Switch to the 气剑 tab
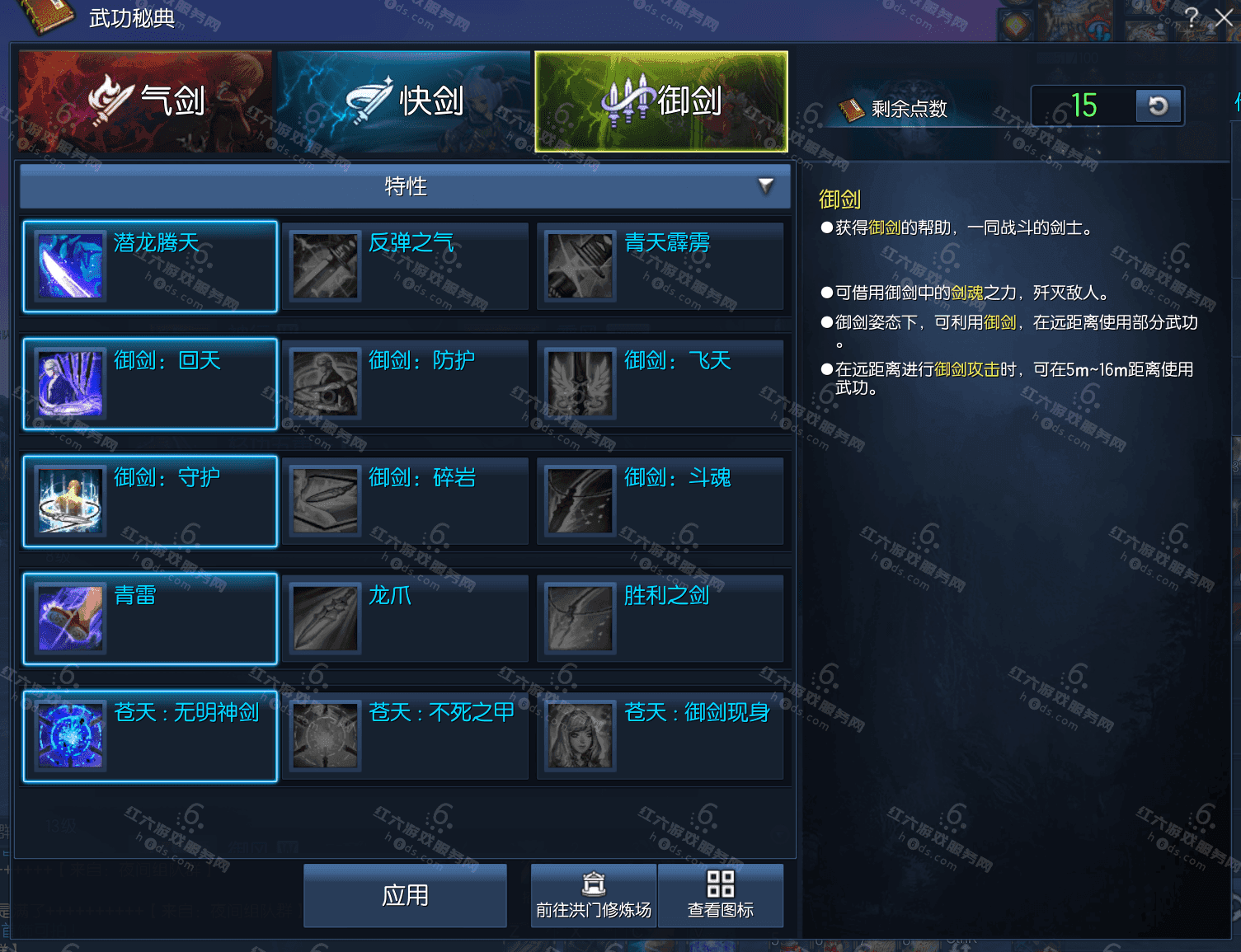This screenshot has height=952, width=1241. 144,100
